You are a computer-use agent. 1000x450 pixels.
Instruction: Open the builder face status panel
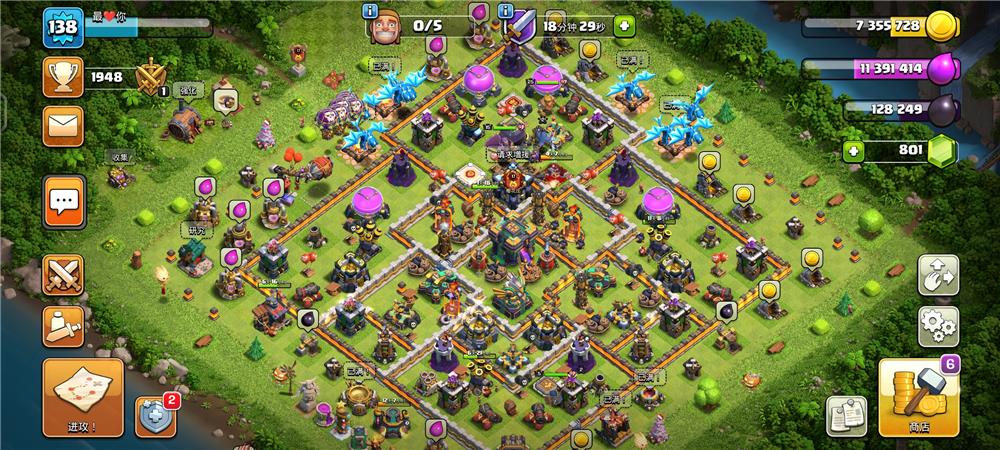coord(386,27)
